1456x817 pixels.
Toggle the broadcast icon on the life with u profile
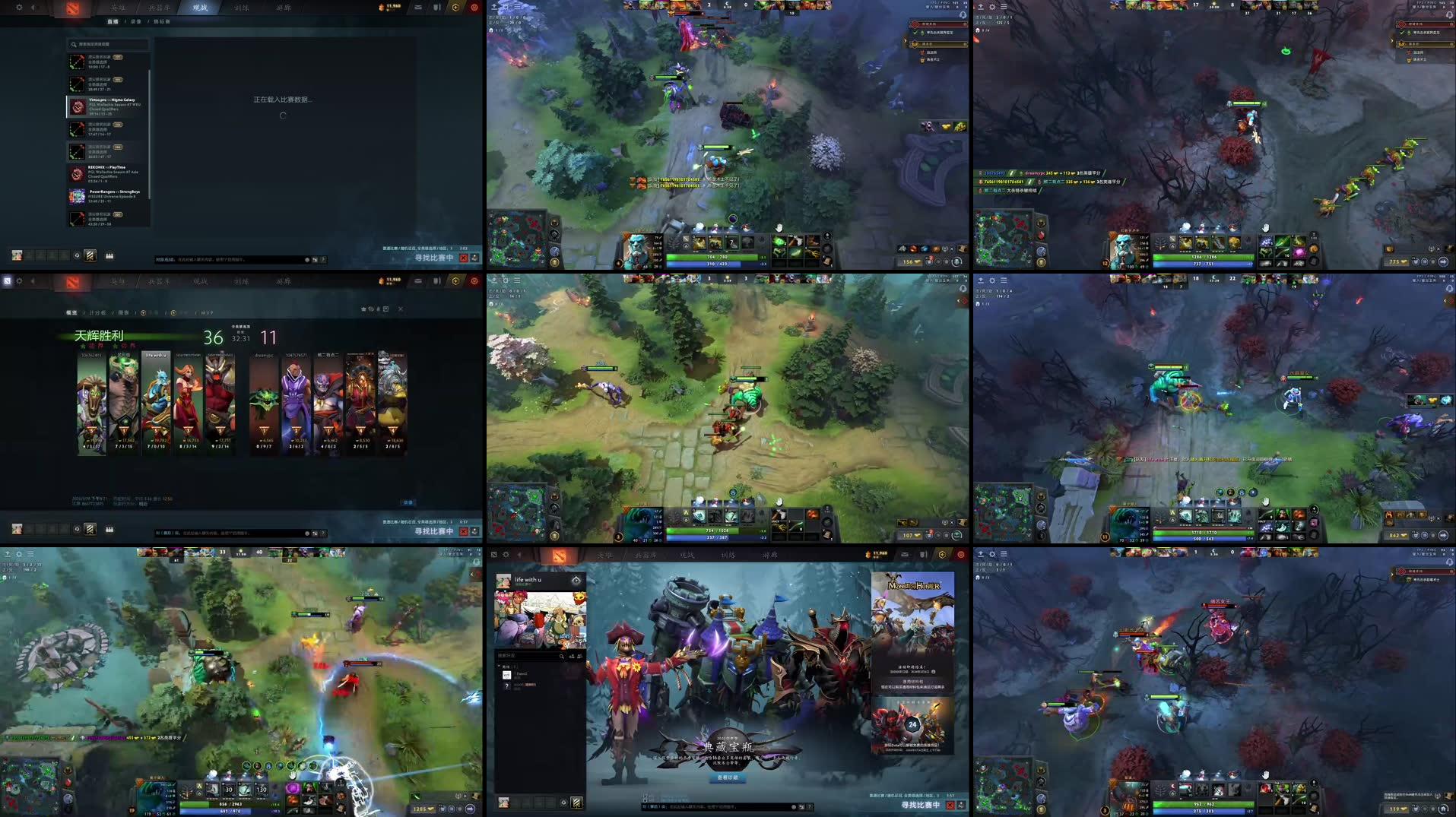(x=576, y=579)
